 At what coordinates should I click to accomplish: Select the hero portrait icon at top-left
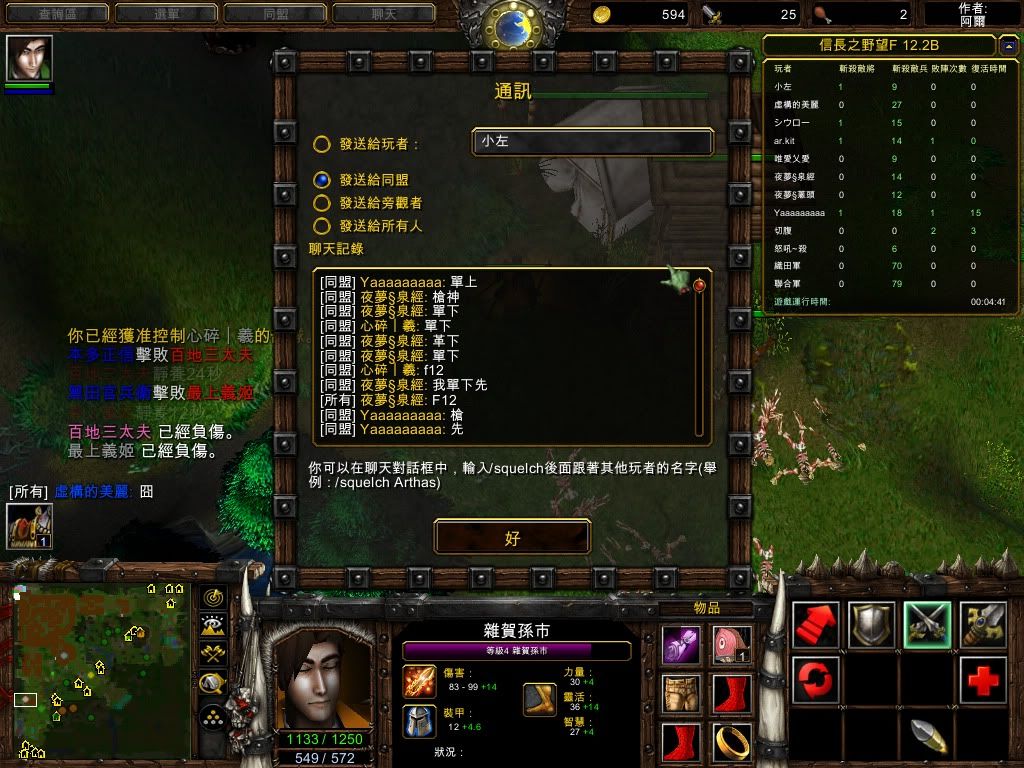coord(29,59)
